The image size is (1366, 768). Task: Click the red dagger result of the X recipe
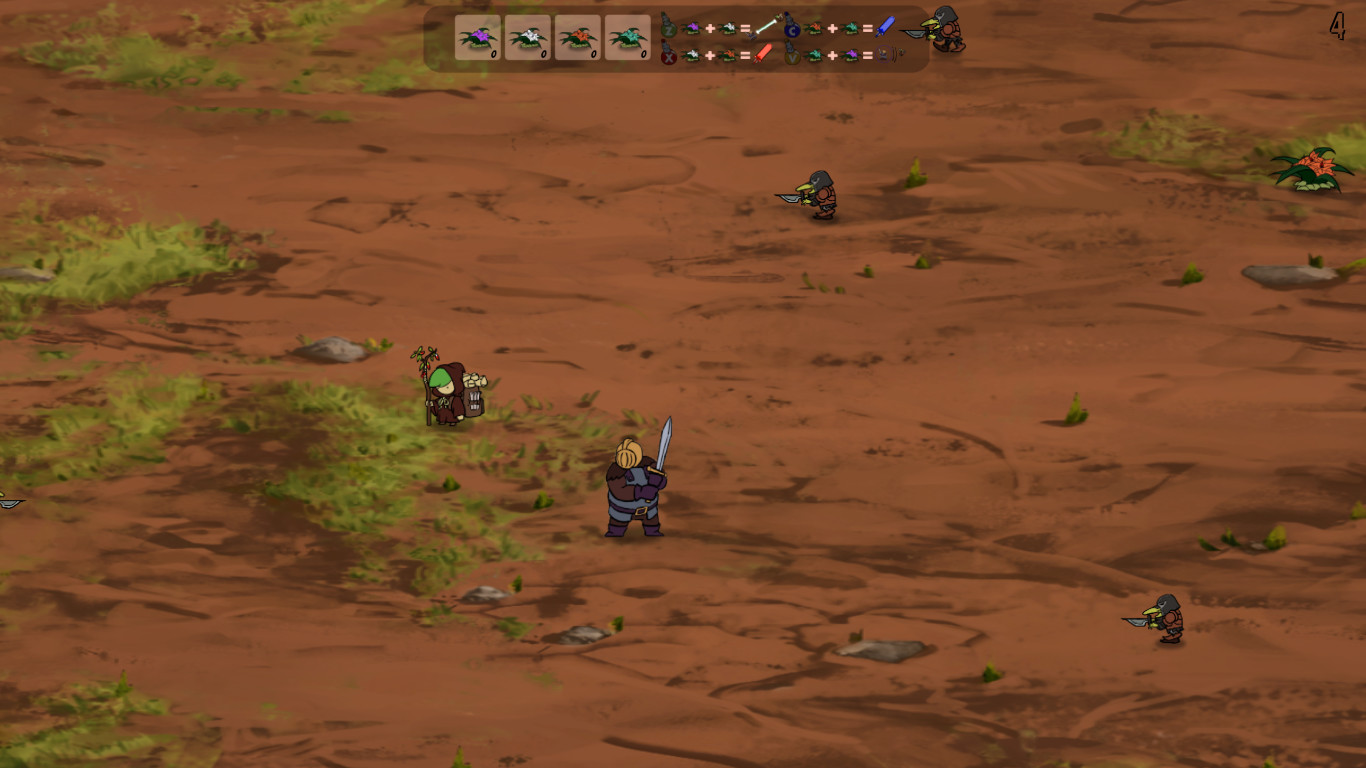tap(763, 52)
